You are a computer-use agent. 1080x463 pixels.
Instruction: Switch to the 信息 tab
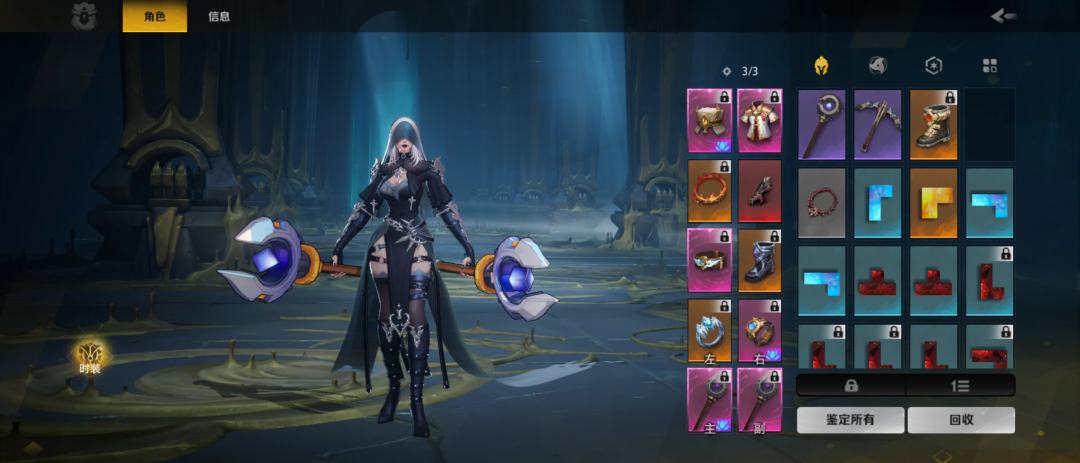pyautogui.click(x=219, y=16)
